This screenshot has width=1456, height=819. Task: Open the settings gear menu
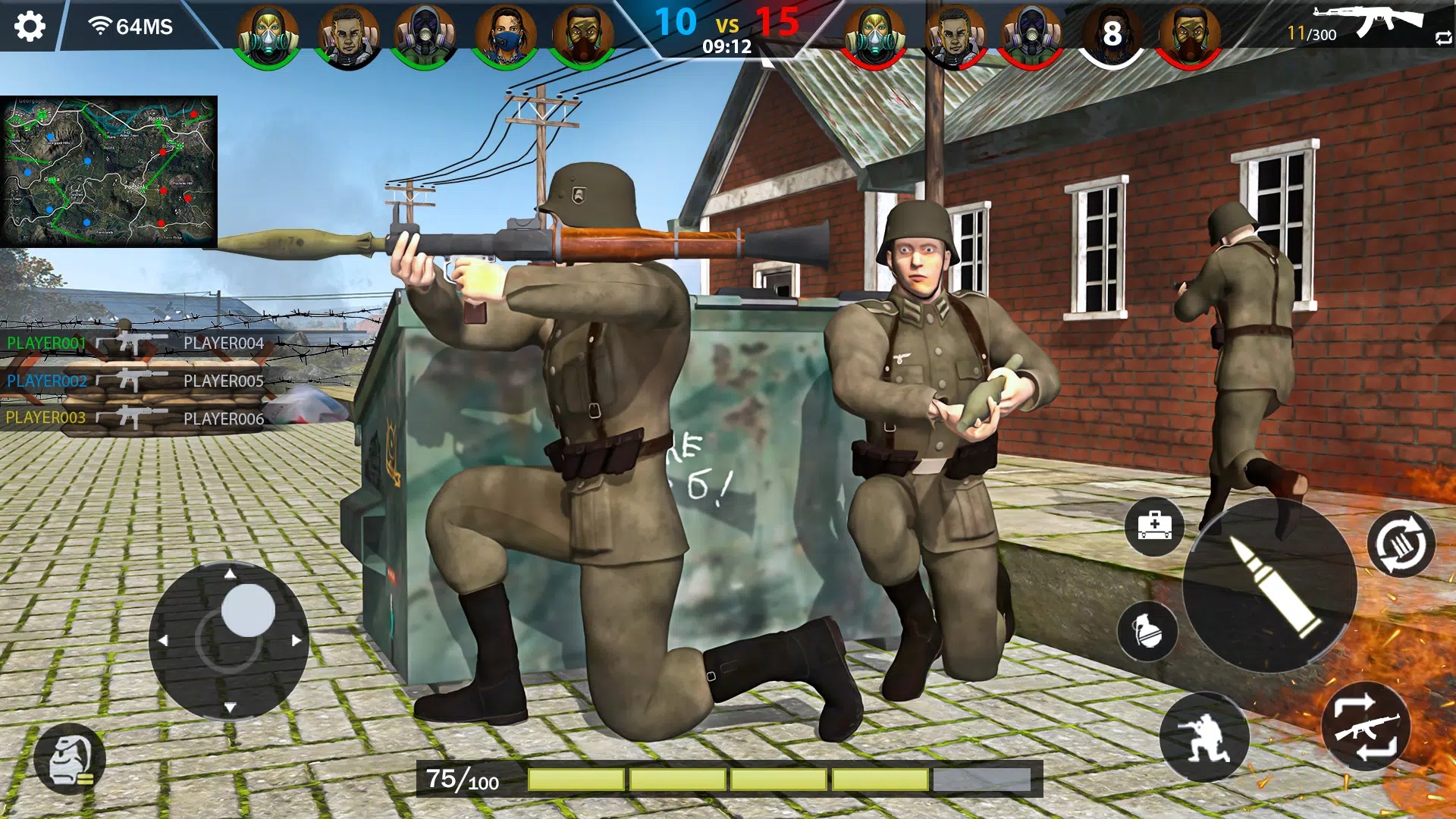[x=30, y=27]
